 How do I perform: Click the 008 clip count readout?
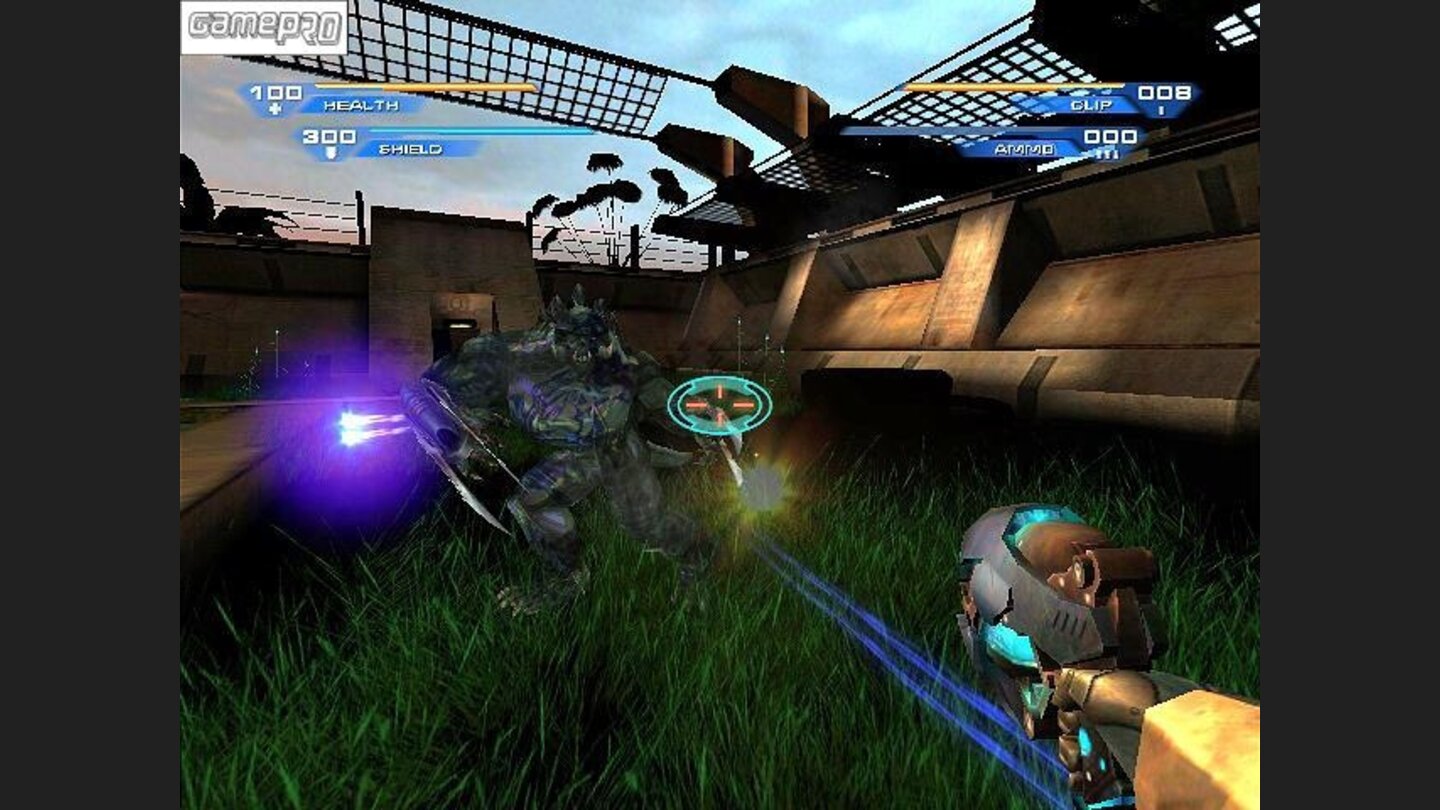[1163, 93]
